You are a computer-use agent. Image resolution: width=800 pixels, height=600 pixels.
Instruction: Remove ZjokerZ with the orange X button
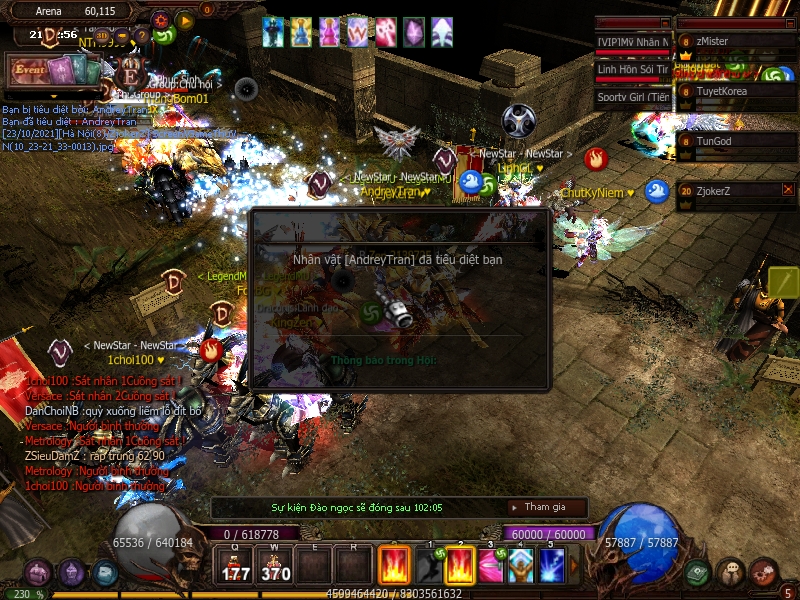pos(788,189)
